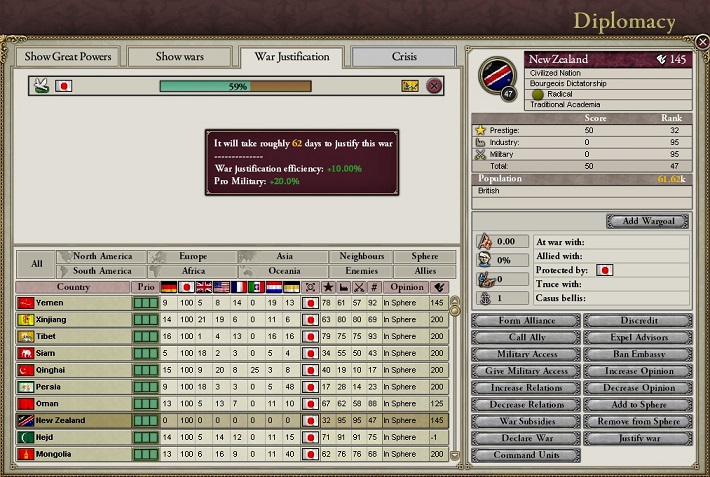Switch to the Show wars tab
This screenshot has height=477, width=710.
tap(178, 57)
